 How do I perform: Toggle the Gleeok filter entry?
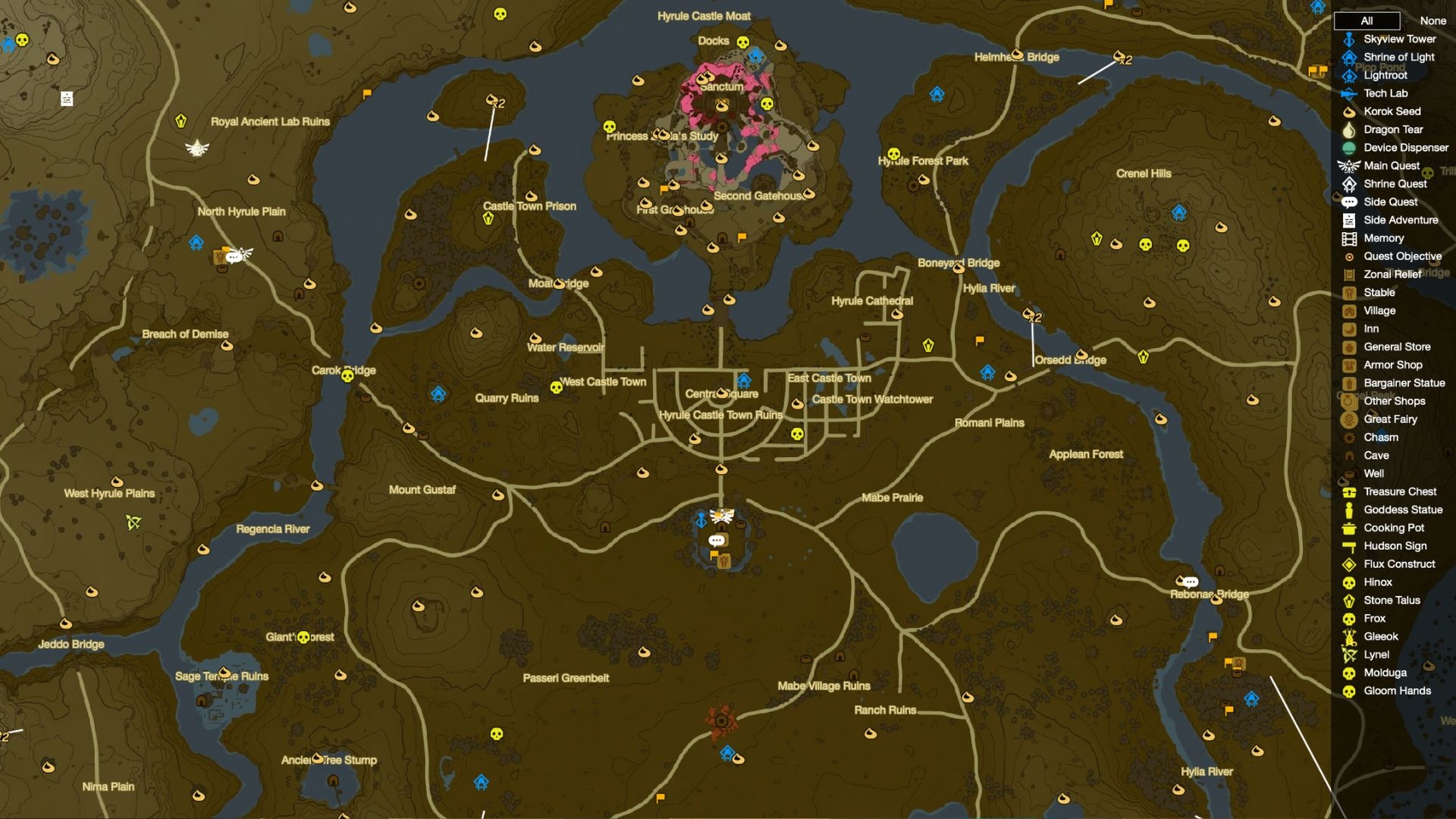tap(1380, 637)
